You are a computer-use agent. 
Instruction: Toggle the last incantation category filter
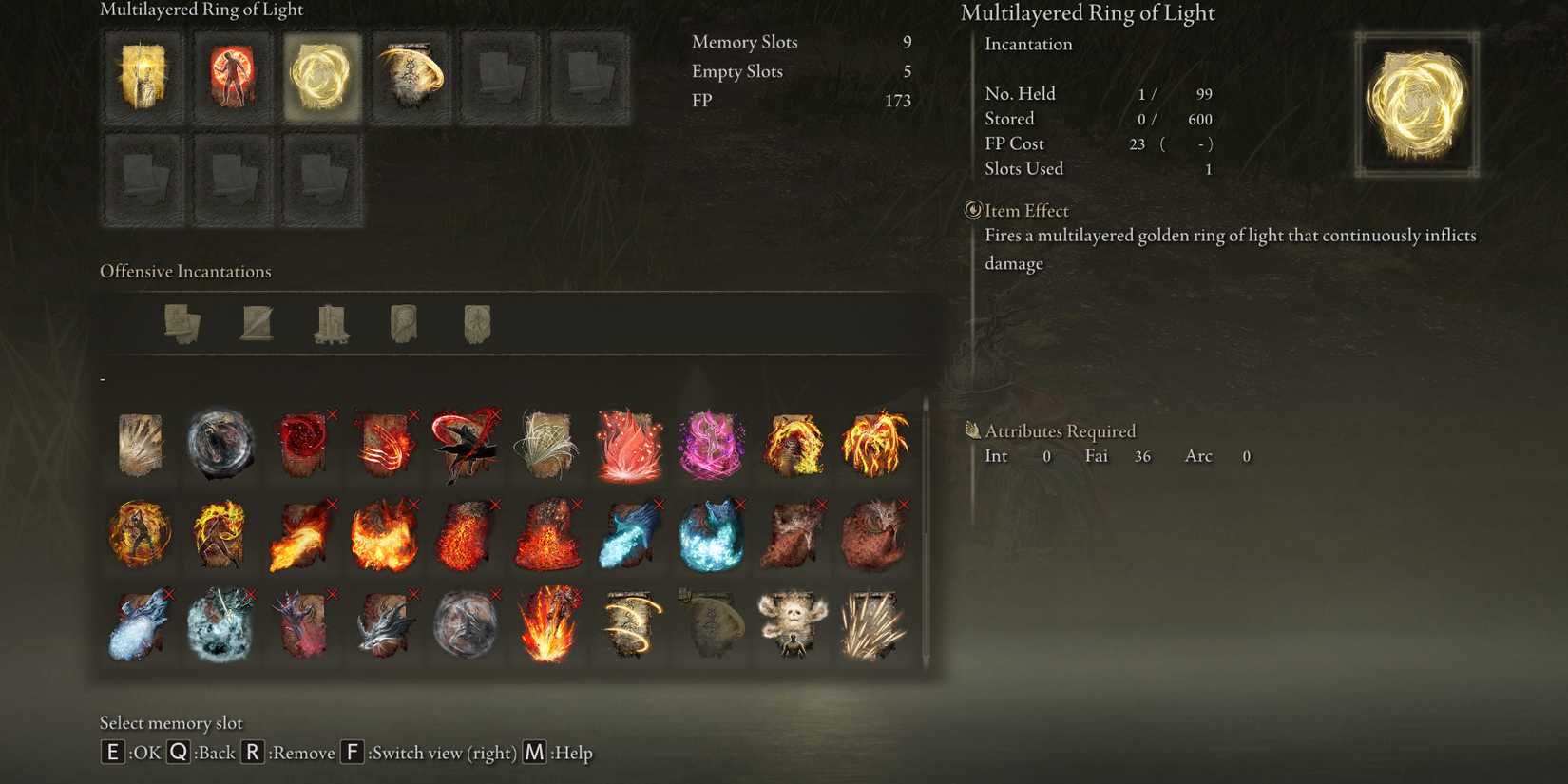(475, 323)
